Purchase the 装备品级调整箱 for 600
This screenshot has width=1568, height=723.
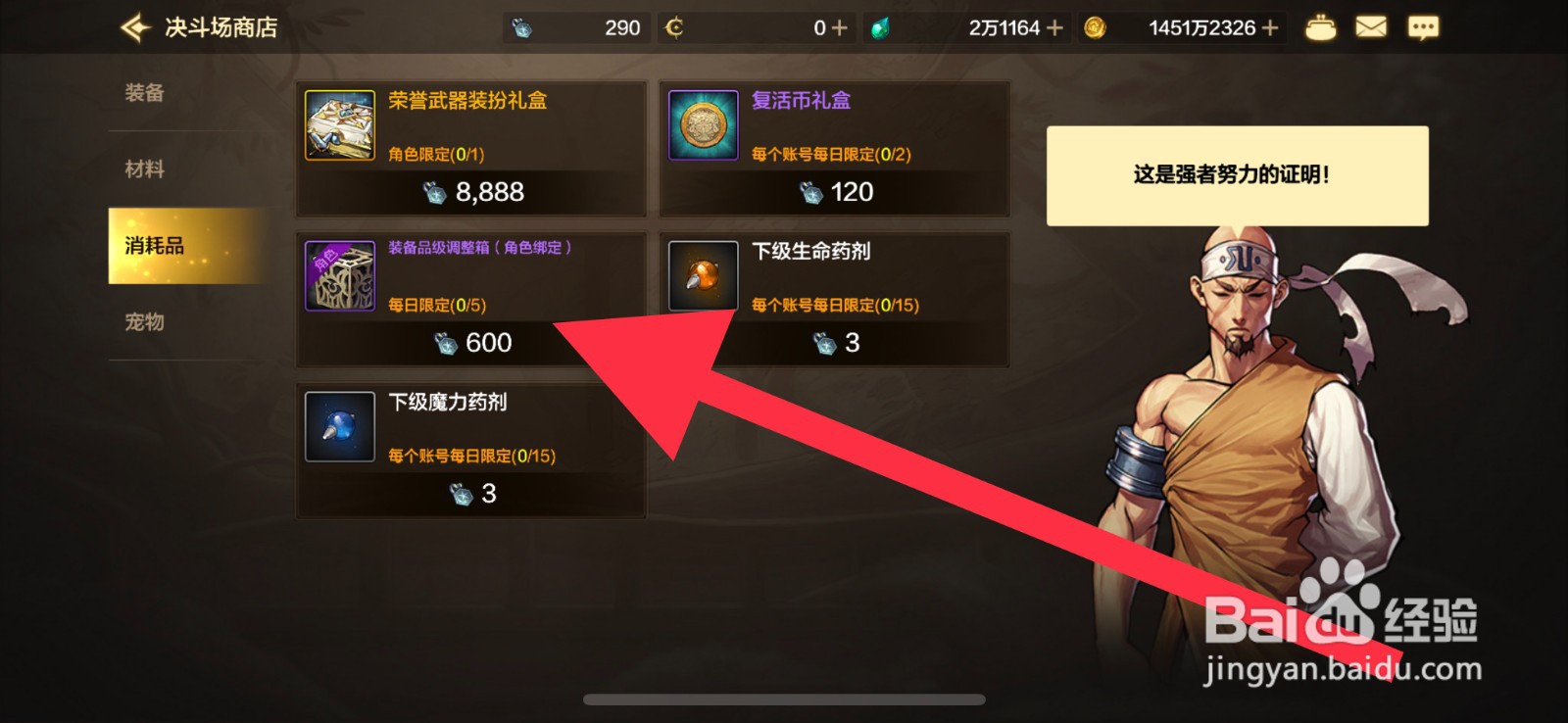pos(470,343)
